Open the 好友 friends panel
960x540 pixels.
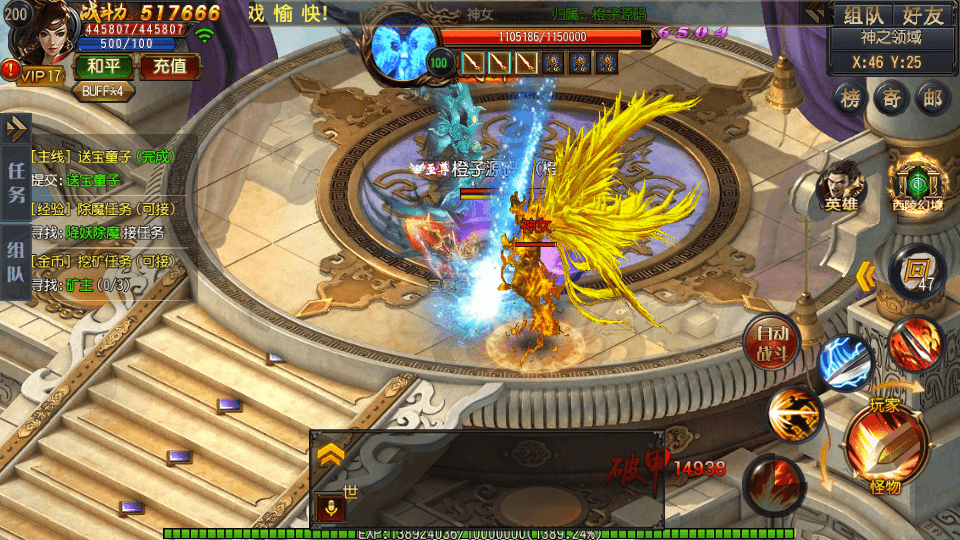pos(922,15)
